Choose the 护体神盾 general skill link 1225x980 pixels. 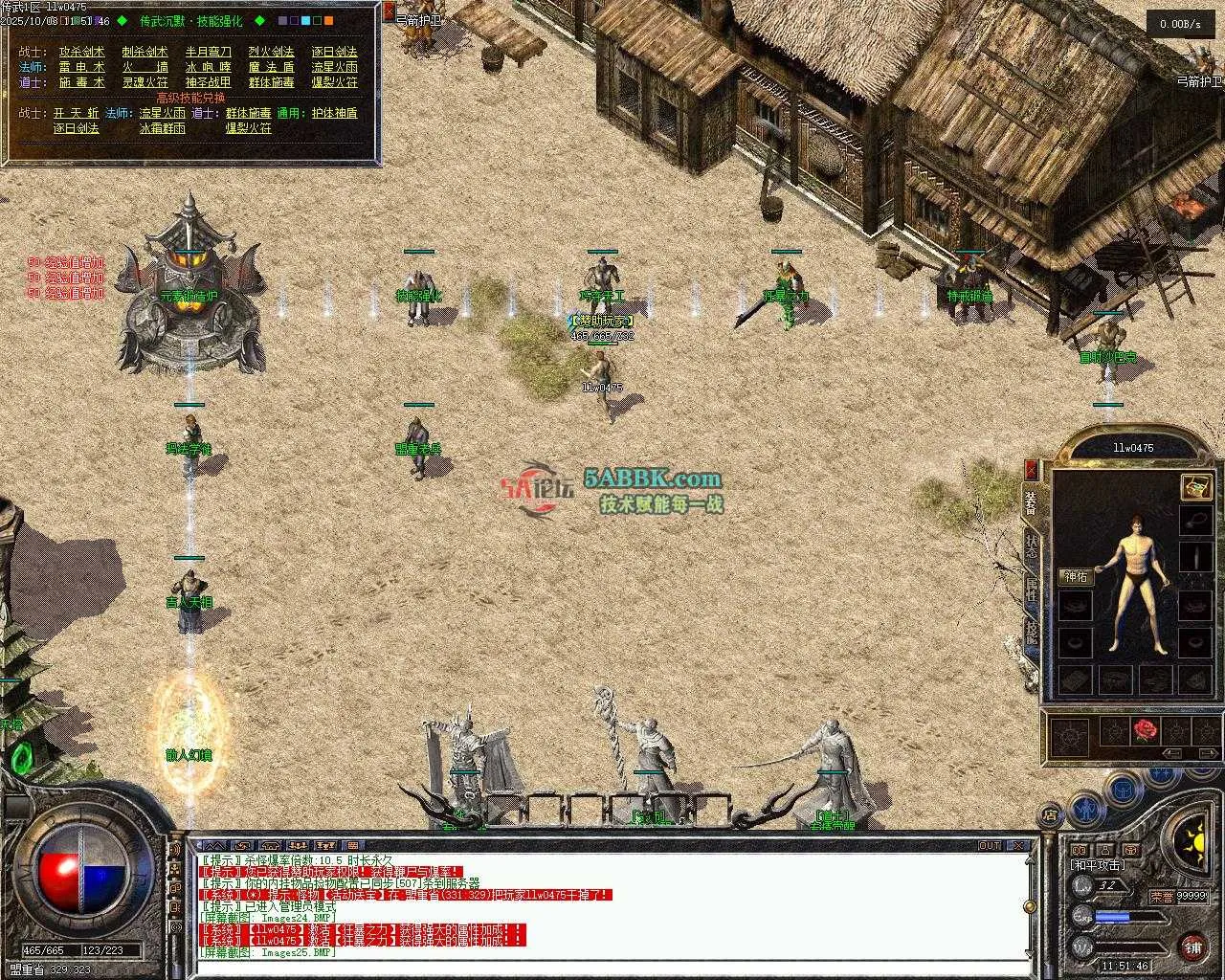point(333,113)
